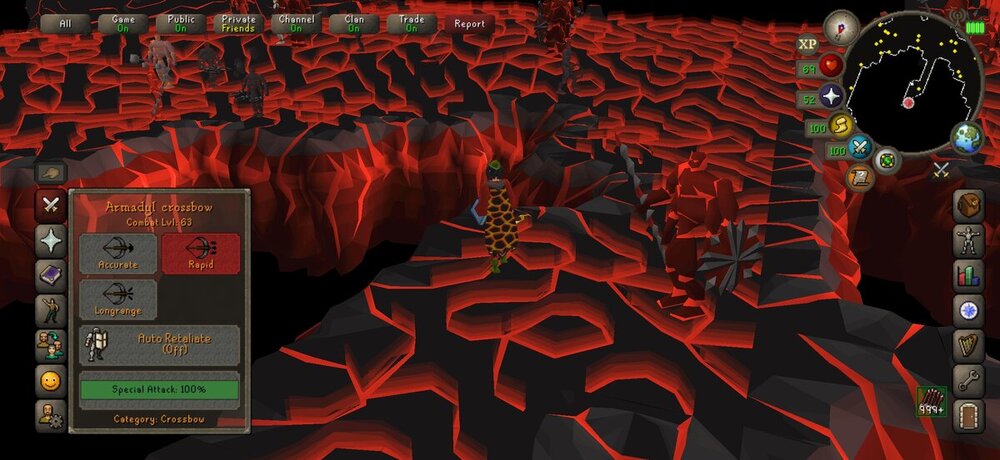
Task: Open the purple quest journal tab
Action: coord(50,274)
